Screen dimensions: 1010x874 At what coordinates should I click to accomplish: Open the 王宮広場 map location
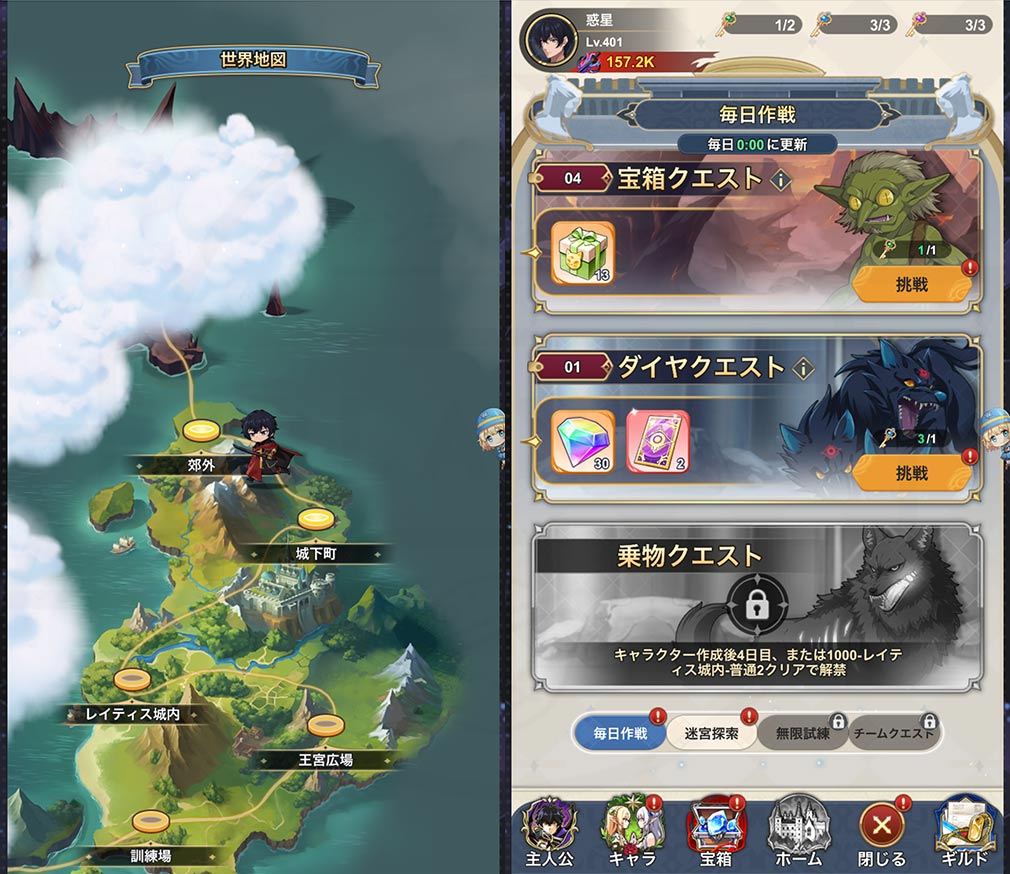325,726
